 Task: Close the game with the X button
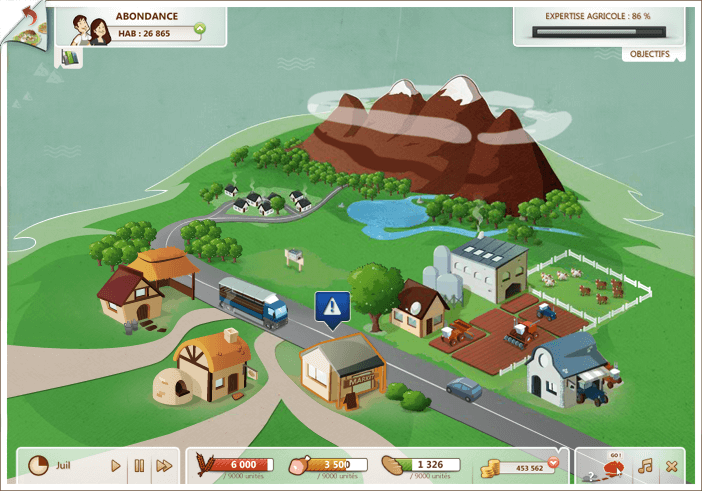tap(671, 466)
